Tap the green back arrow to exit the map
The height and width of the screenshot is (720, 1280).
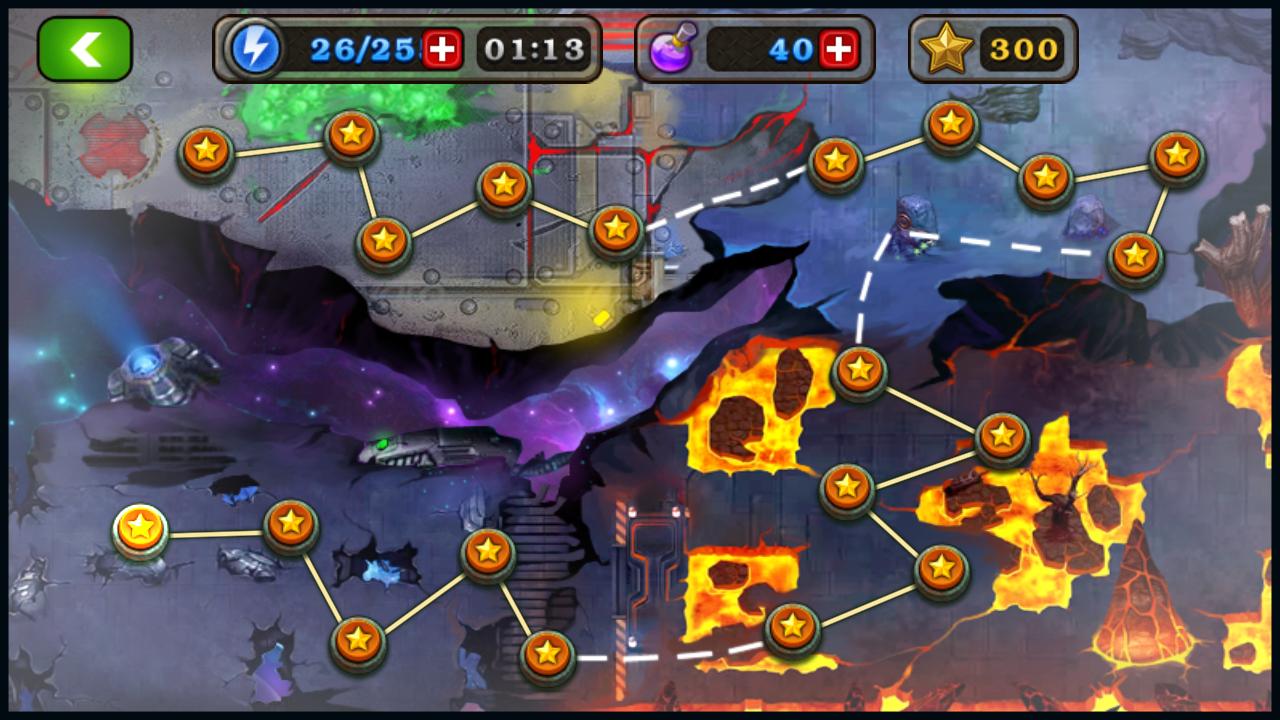pos(85,47)
